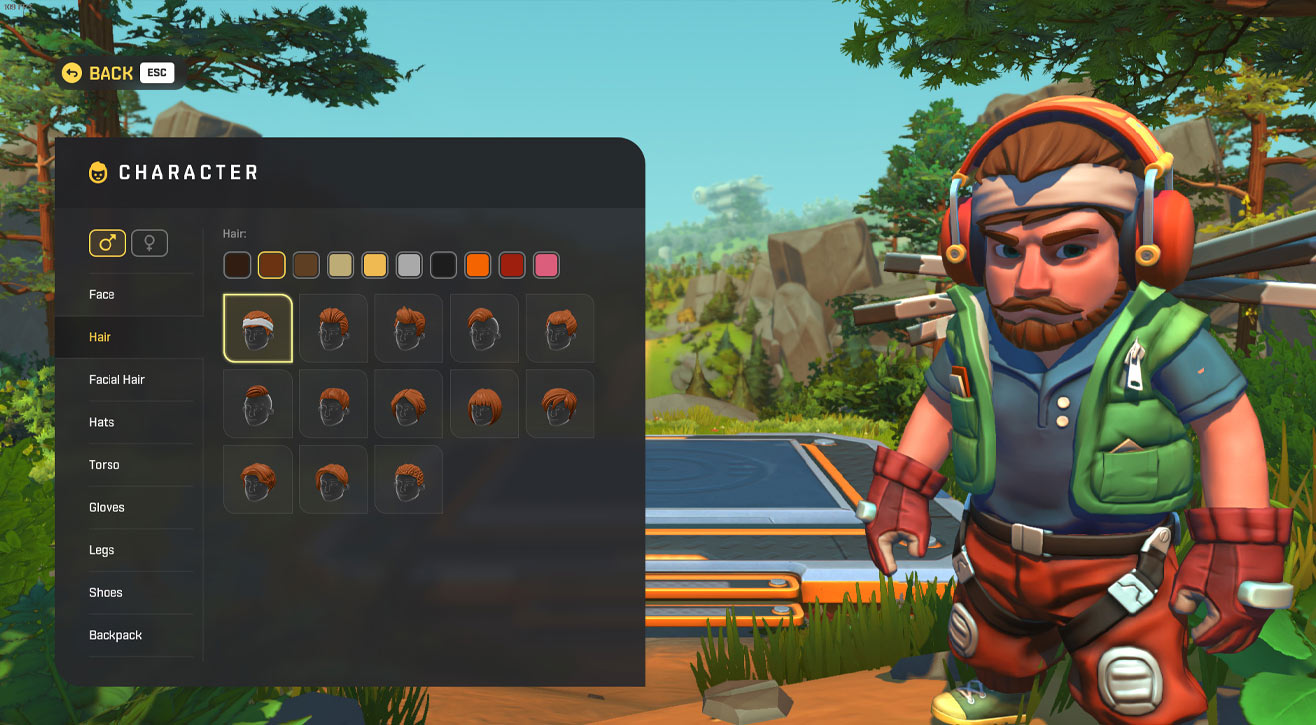Open the Backpack customization options
The height and width of the screenshot is (725, 1316).
pos(114,635)
